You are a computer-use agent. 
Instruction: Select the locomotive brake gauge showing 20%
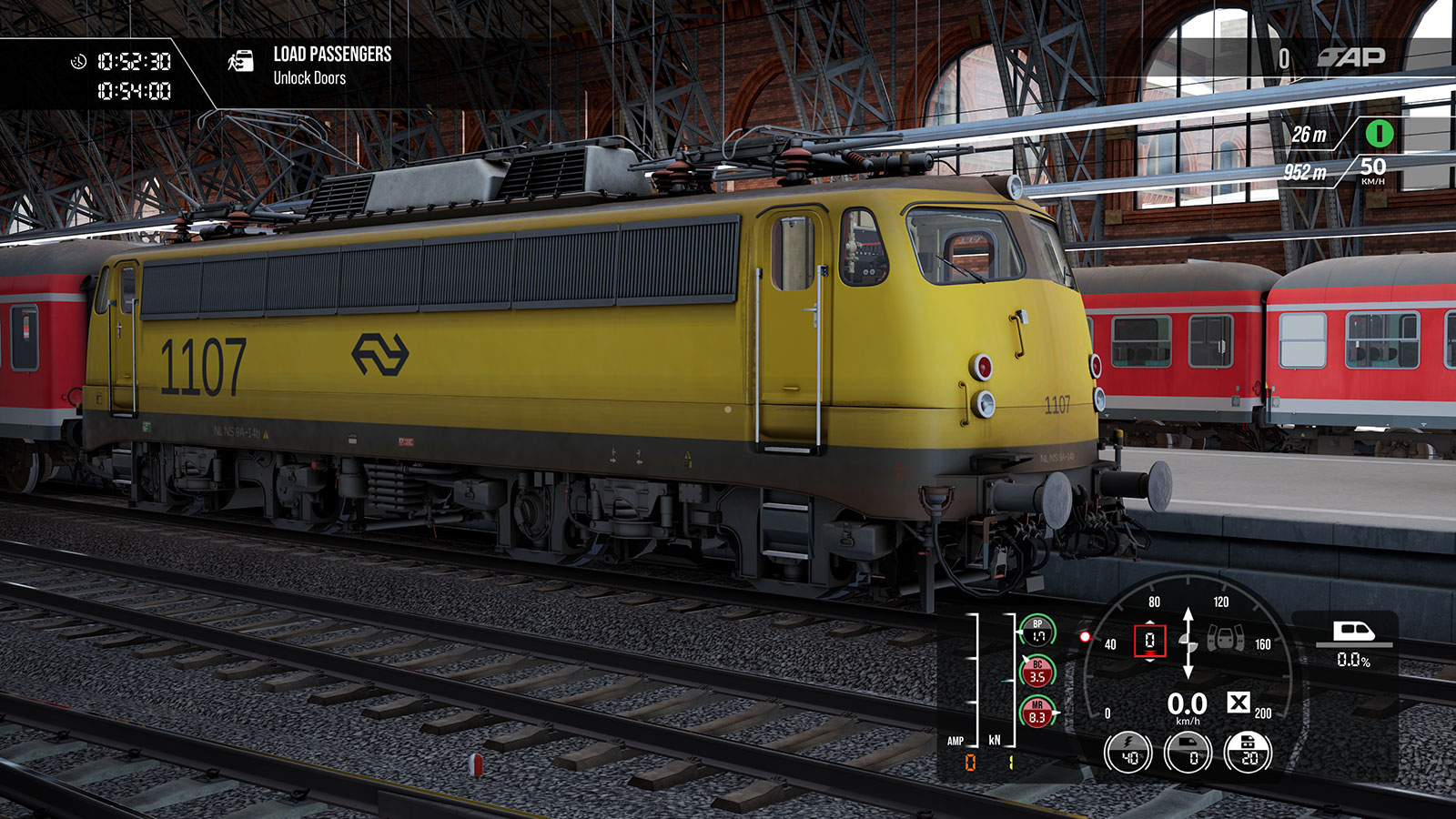click(x=1249, y=753)
